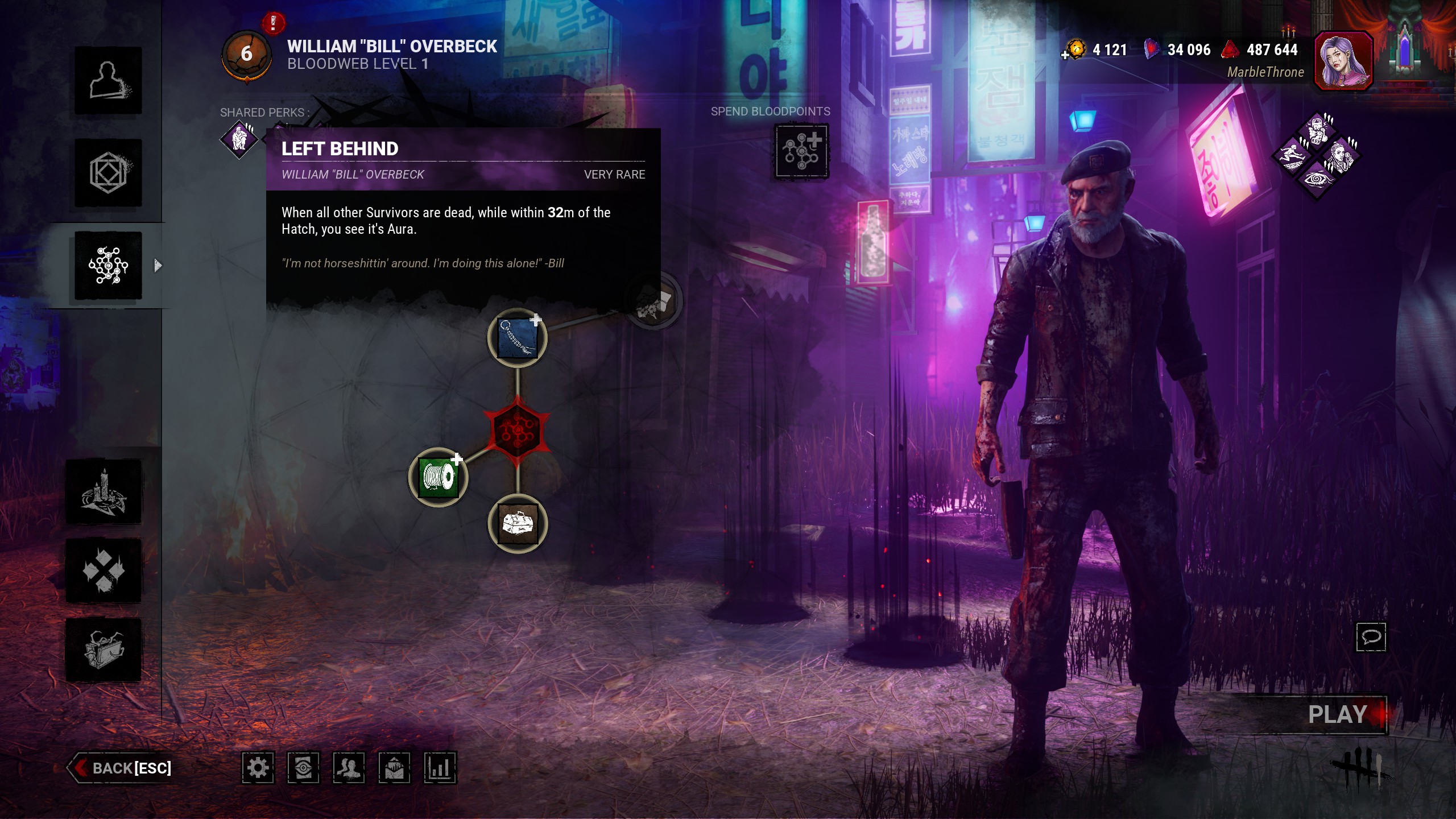Open the shrine diamonds menu
Image resolution: width=1456 pixels, height=819 pixels.
tap(104, 570)
